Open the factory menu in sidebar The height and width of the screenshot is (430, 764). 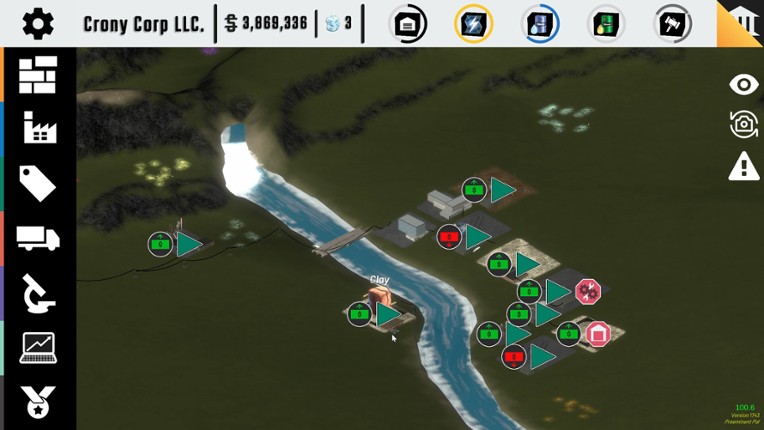point(38,128)
